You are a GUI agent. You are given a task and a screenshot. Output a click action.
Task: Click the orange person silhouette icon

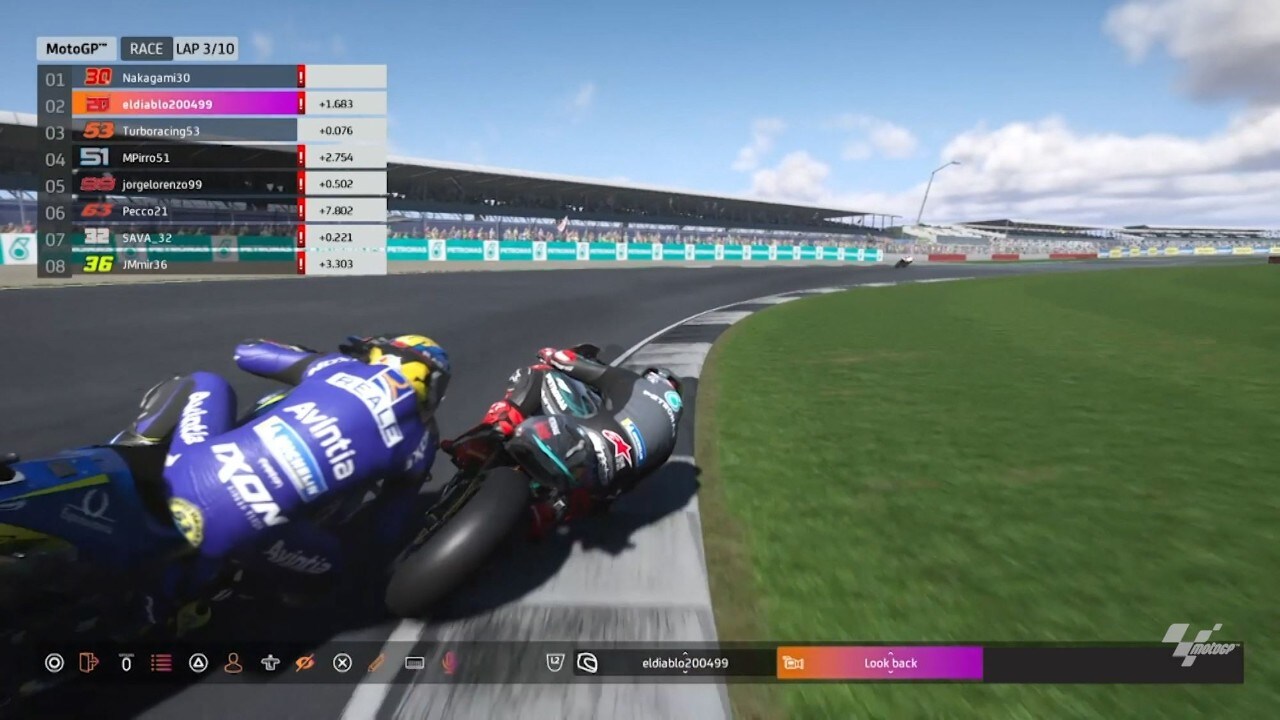coord(233,662)
